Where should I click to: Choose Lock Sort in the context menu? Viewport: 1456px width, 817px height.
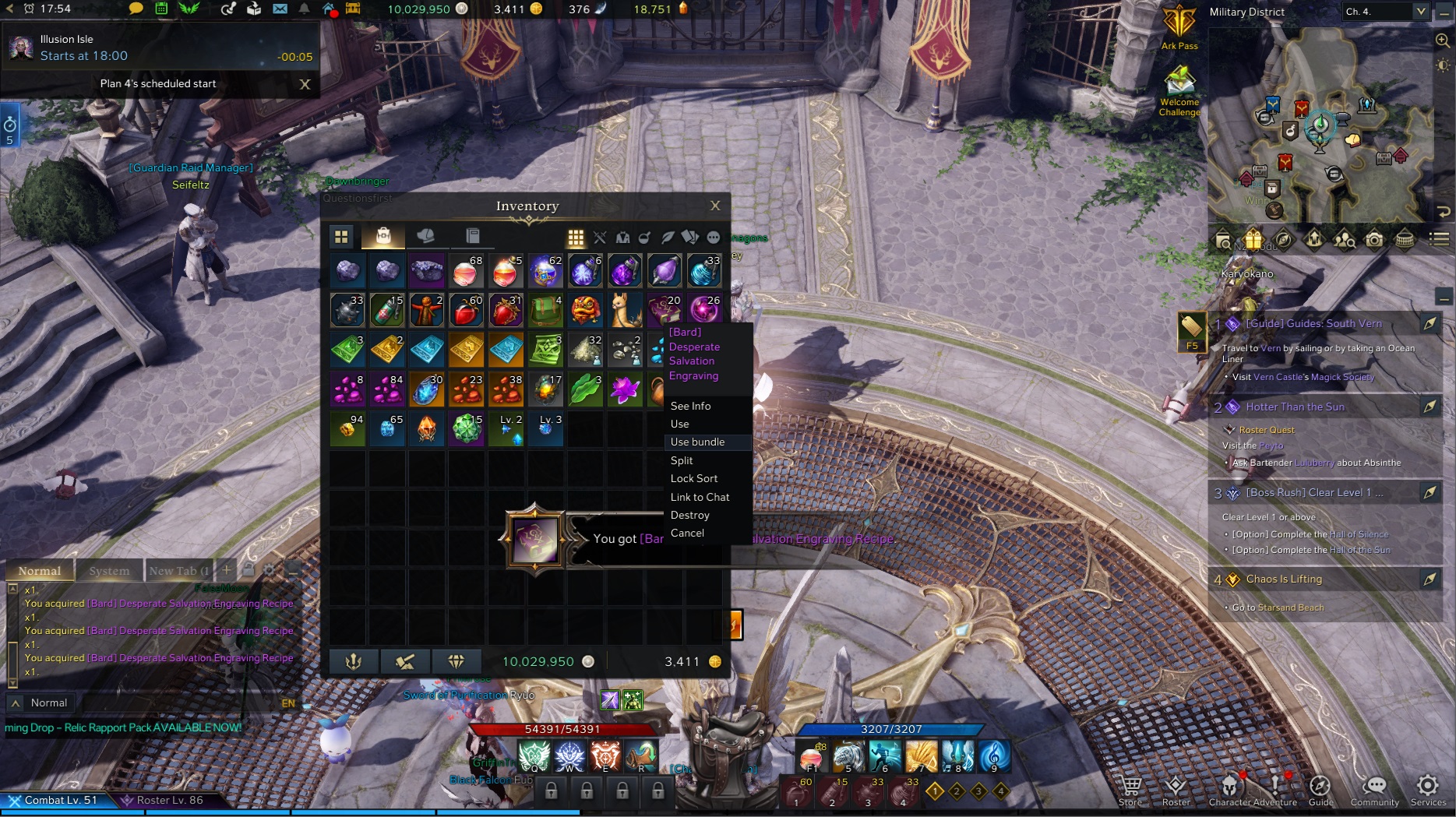click(x=693, y=478)
